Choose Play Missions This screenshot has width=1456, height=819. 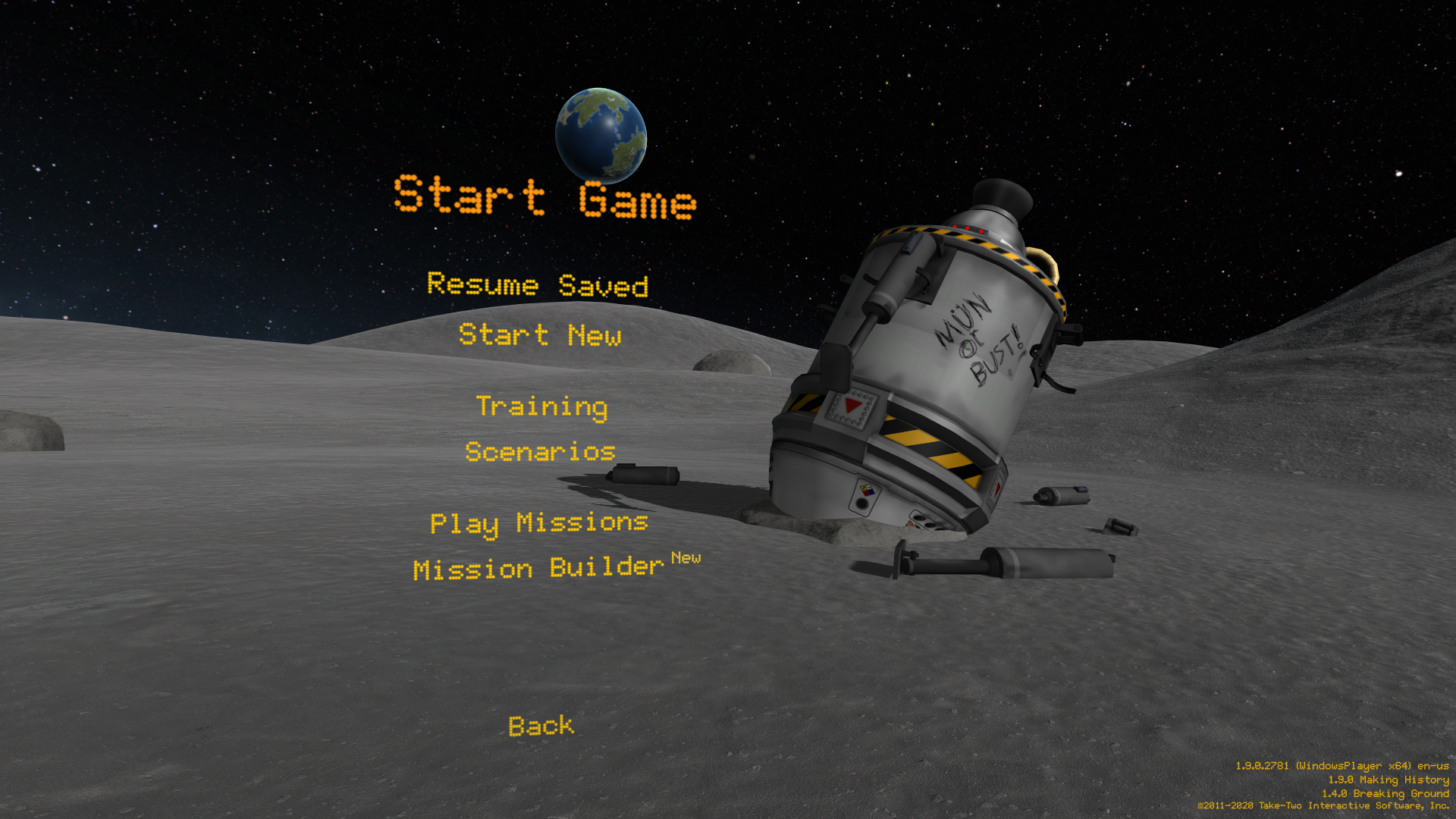[x=539, y=522]
